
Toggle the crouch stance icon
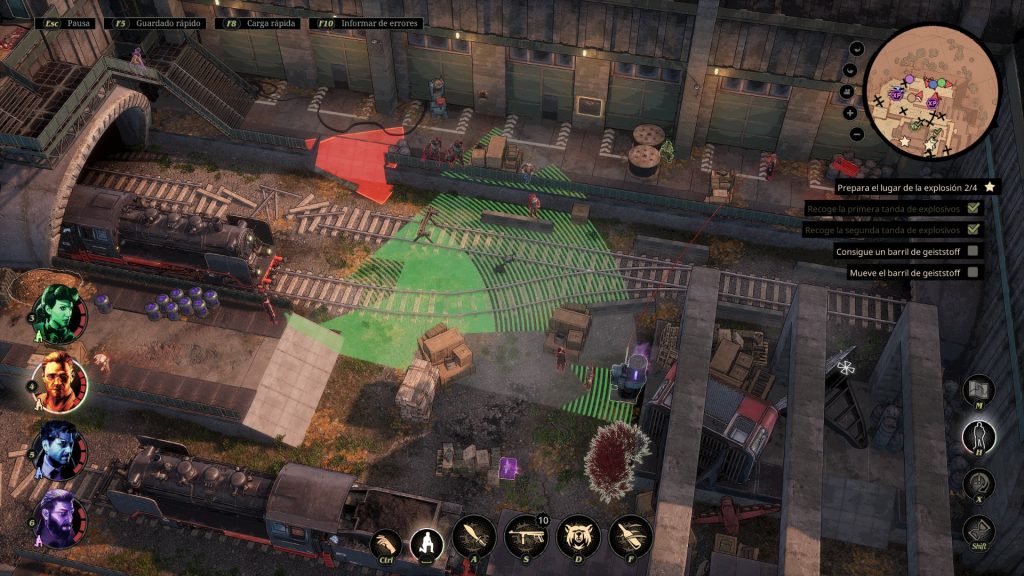pyautogui.click(x=428, y=545)
